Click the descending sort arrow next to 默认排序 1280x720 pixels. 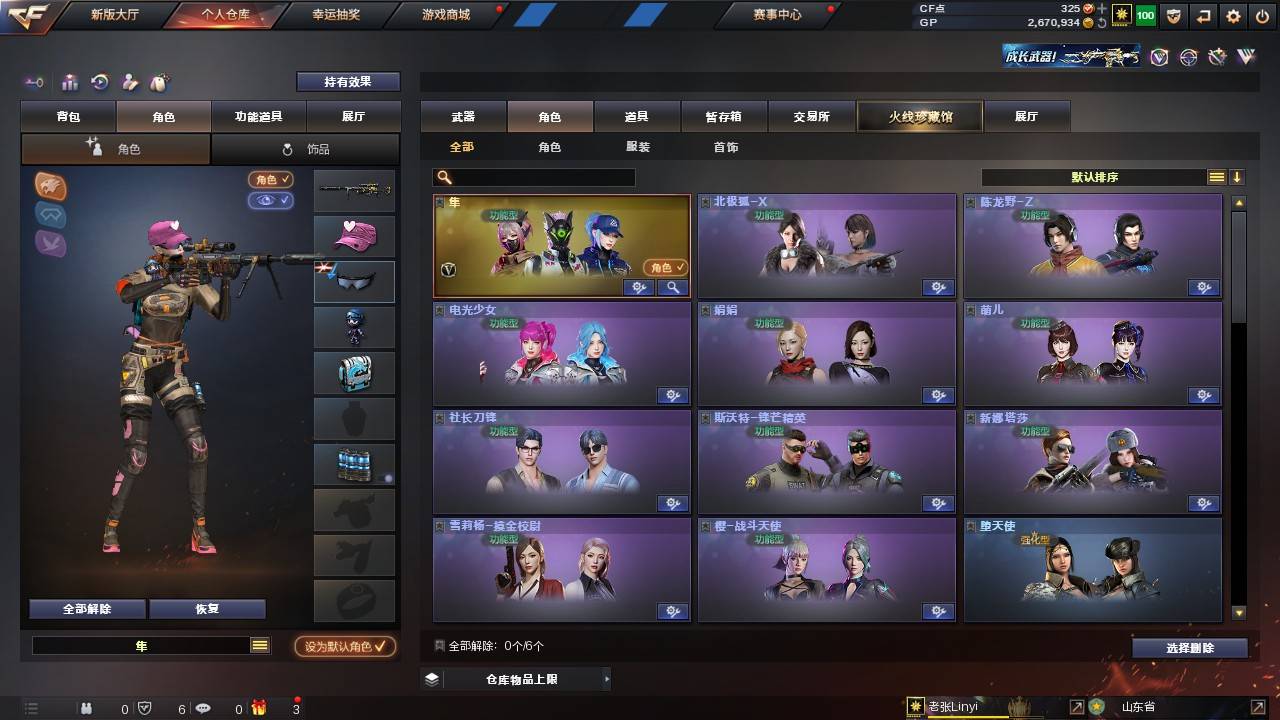(1238, 177)
